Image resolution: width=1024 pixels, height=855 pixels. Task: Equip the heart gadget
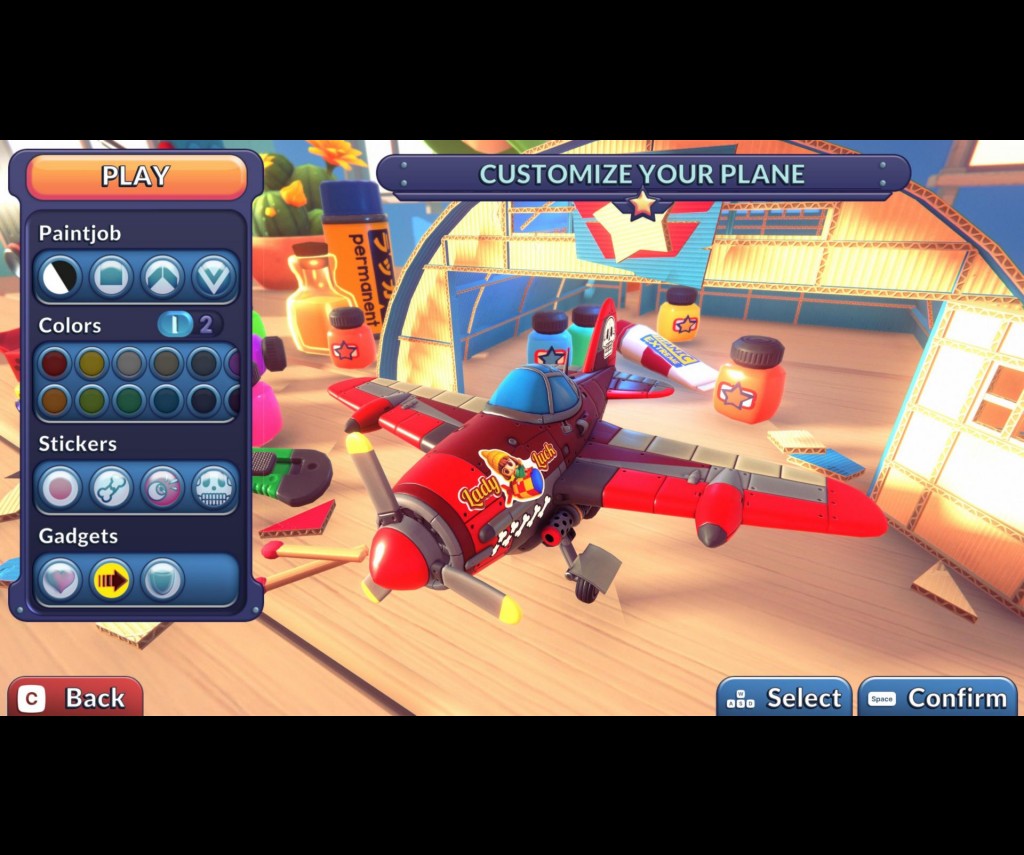(60, 580)
